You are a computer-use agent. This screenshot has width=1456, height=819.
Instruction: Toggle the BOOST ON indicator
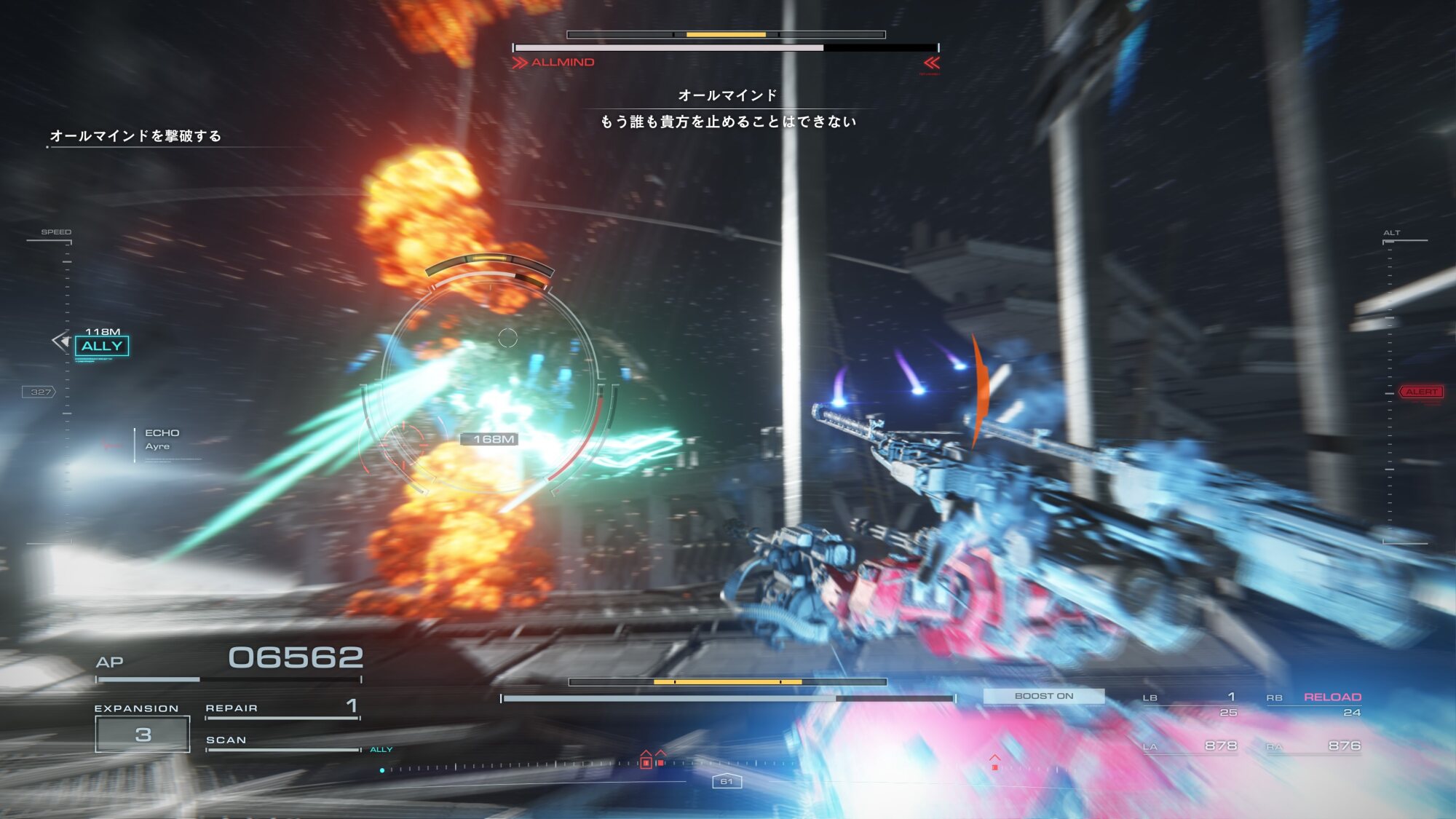(1043, 696)
